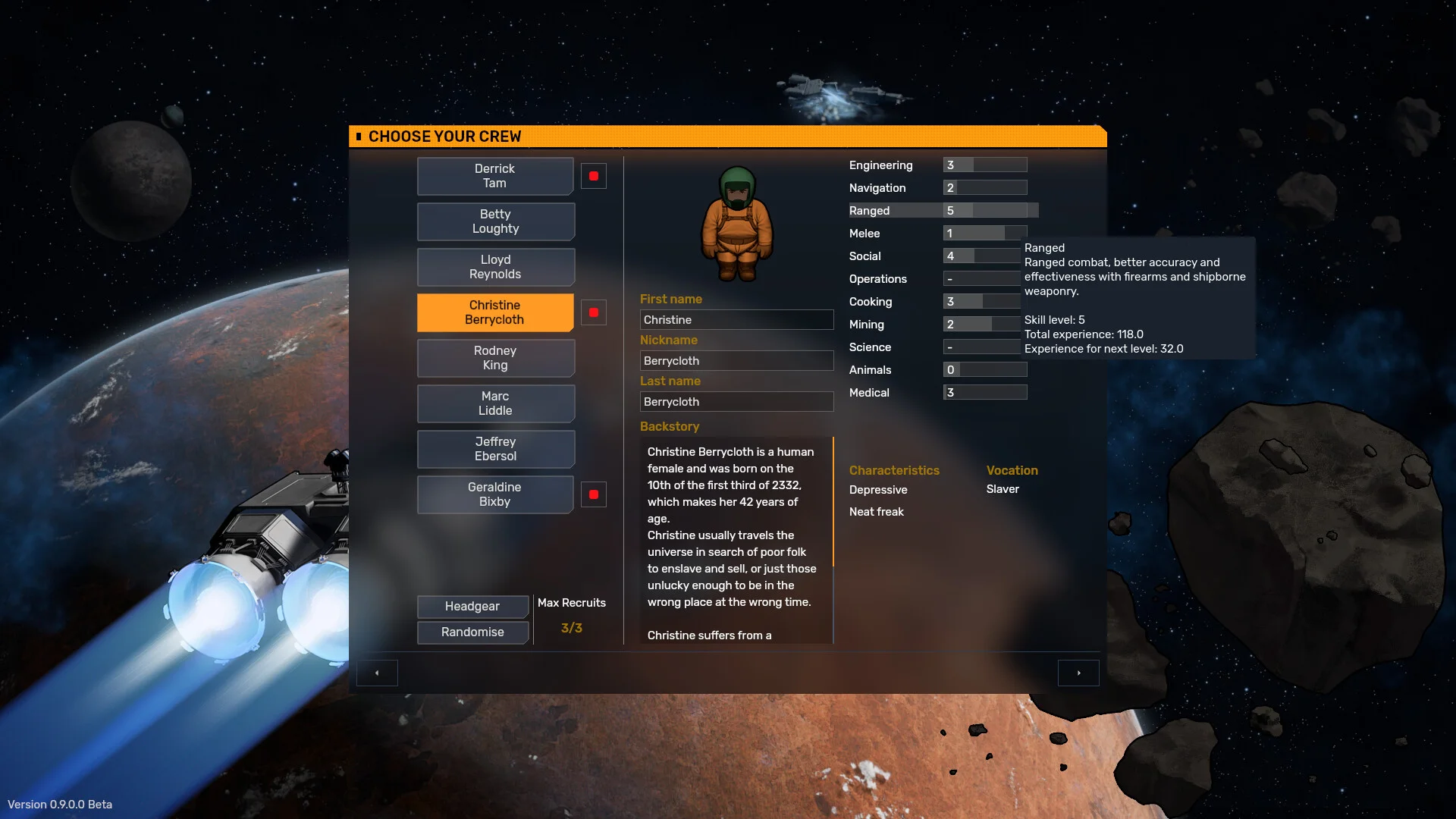Pick Lloyd Reynolds in the crew list
Viewport: 1456px width, 819px height.
coord(495,267)
